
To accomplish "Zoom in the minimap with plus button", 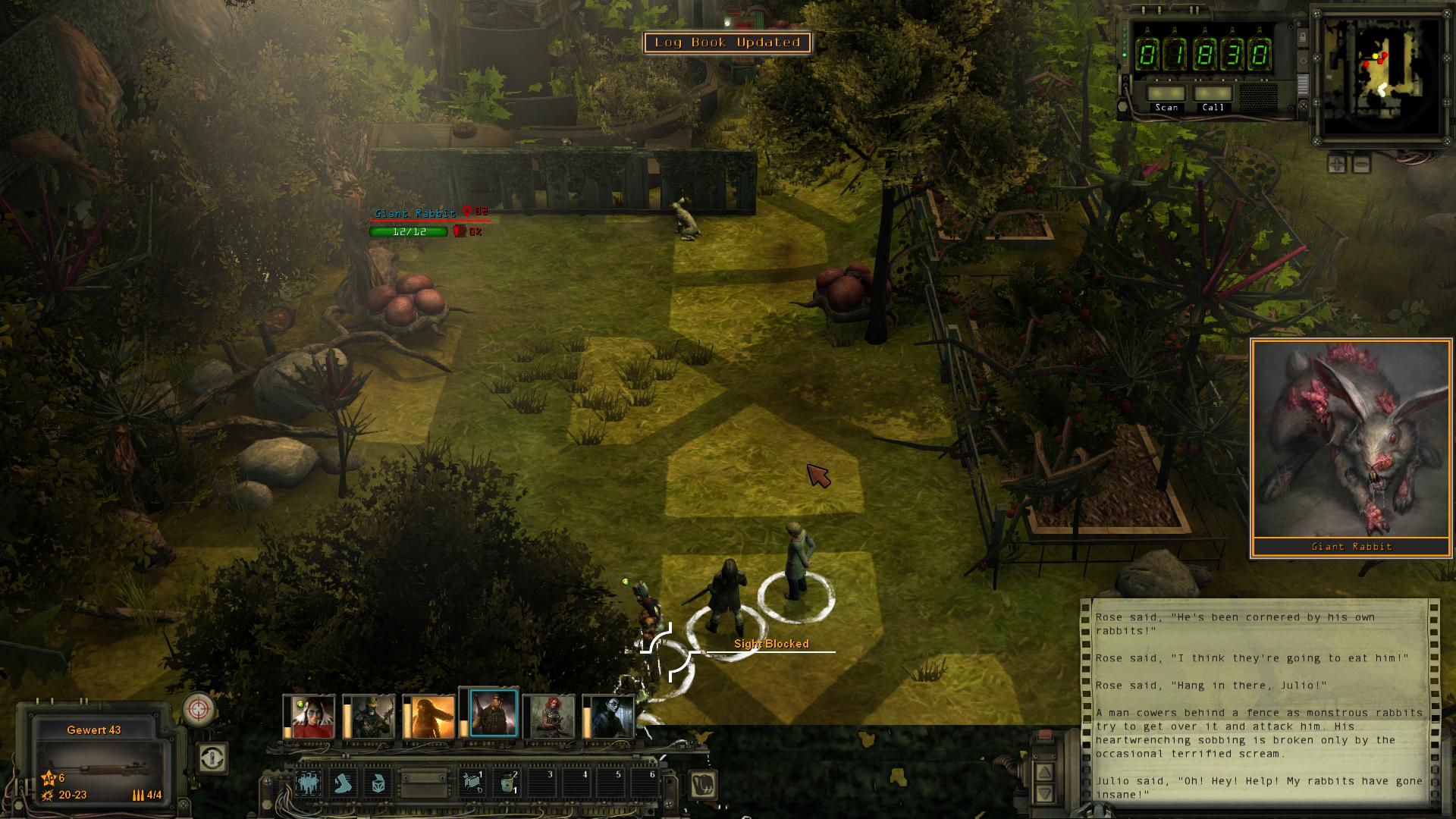I will tap(1338, 163).
